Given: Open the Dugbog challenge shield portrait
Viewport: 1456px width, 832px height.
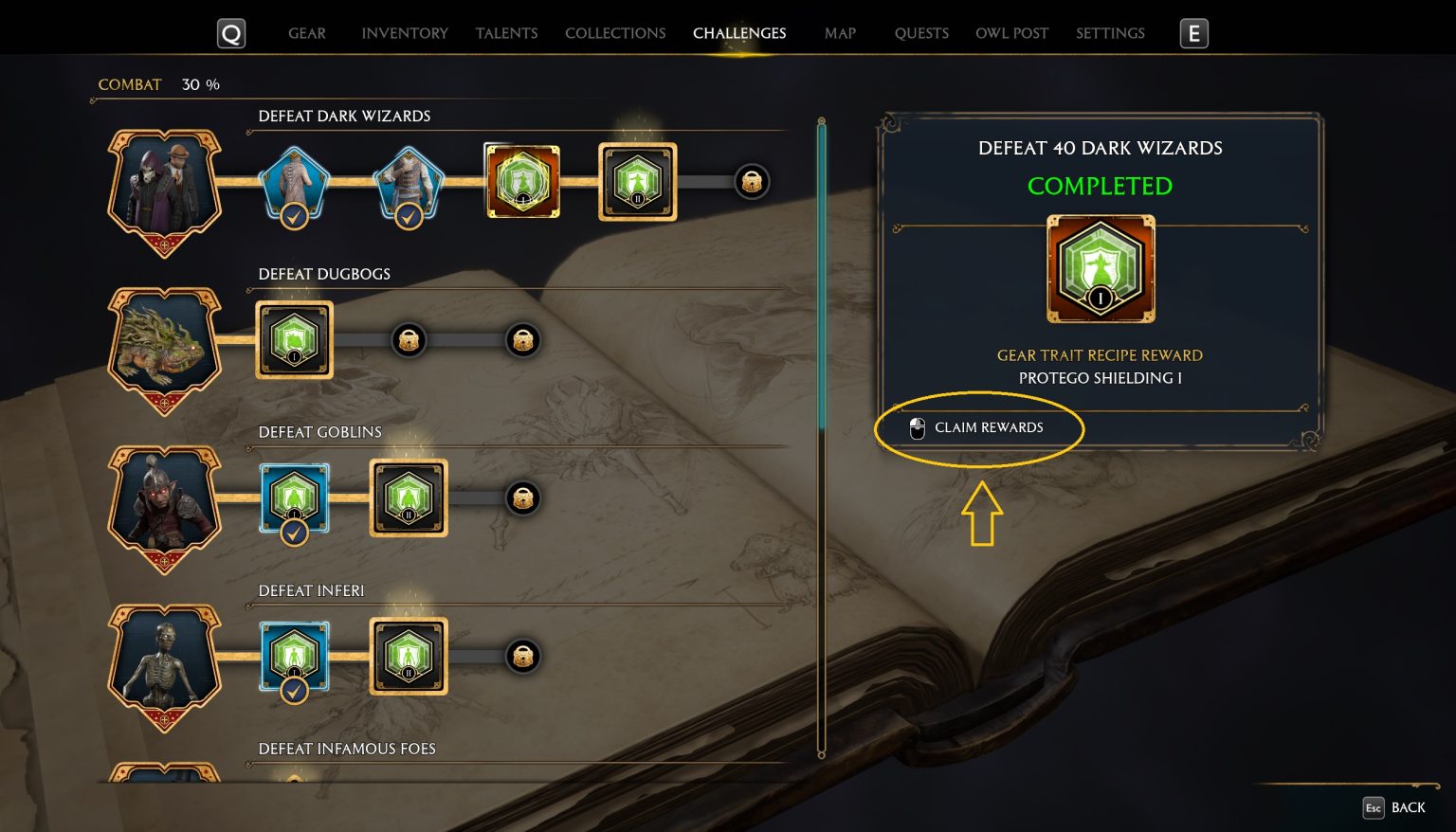Looking at the screenshot, I should [164, 349].
